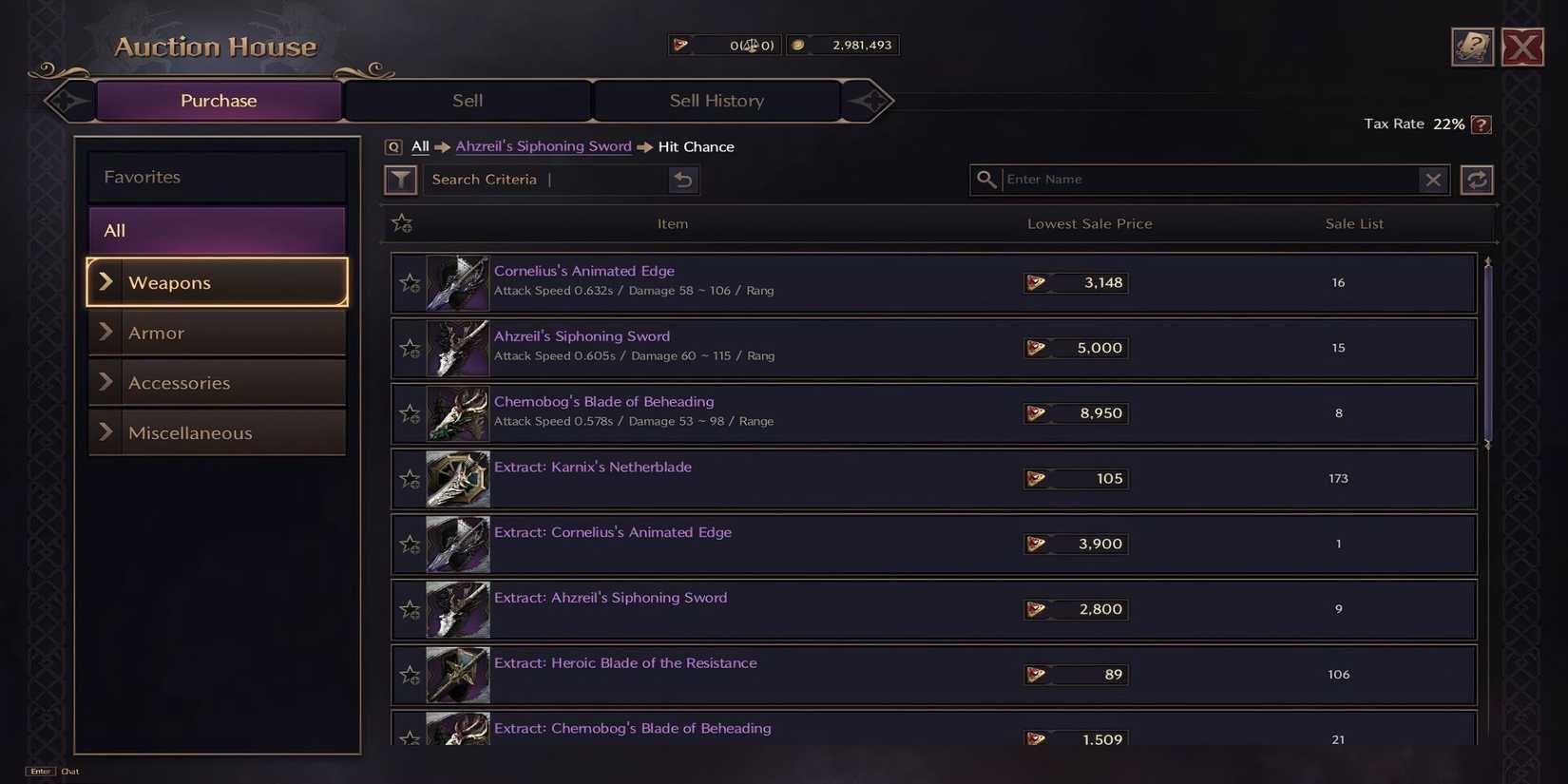This screenshot has width=1568, height=784.
Task: Click the magnifier icon in the name search
Action: [x=985, y=179]
